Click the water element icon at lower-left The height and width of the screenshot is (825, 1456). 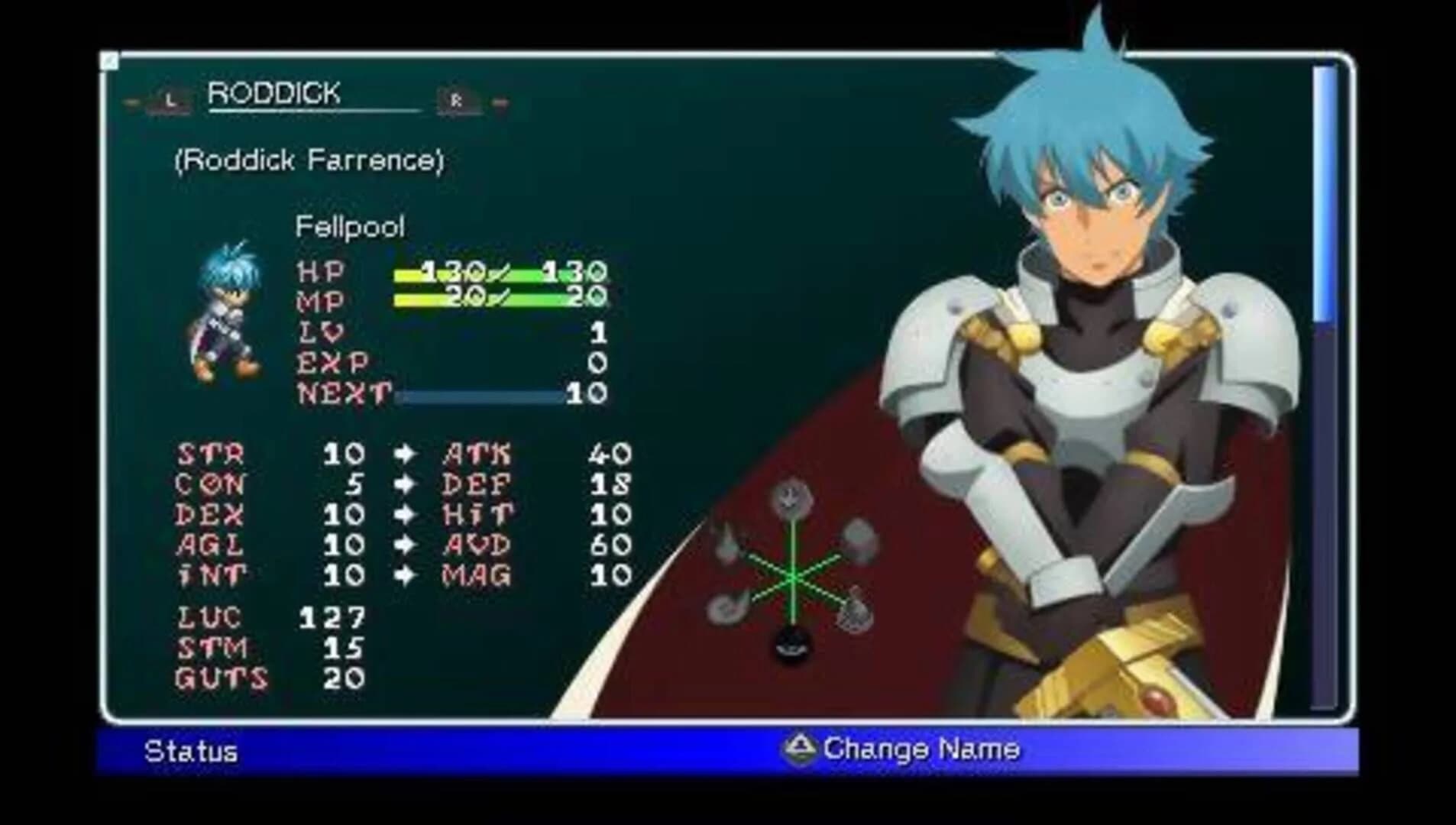(728, 607)
